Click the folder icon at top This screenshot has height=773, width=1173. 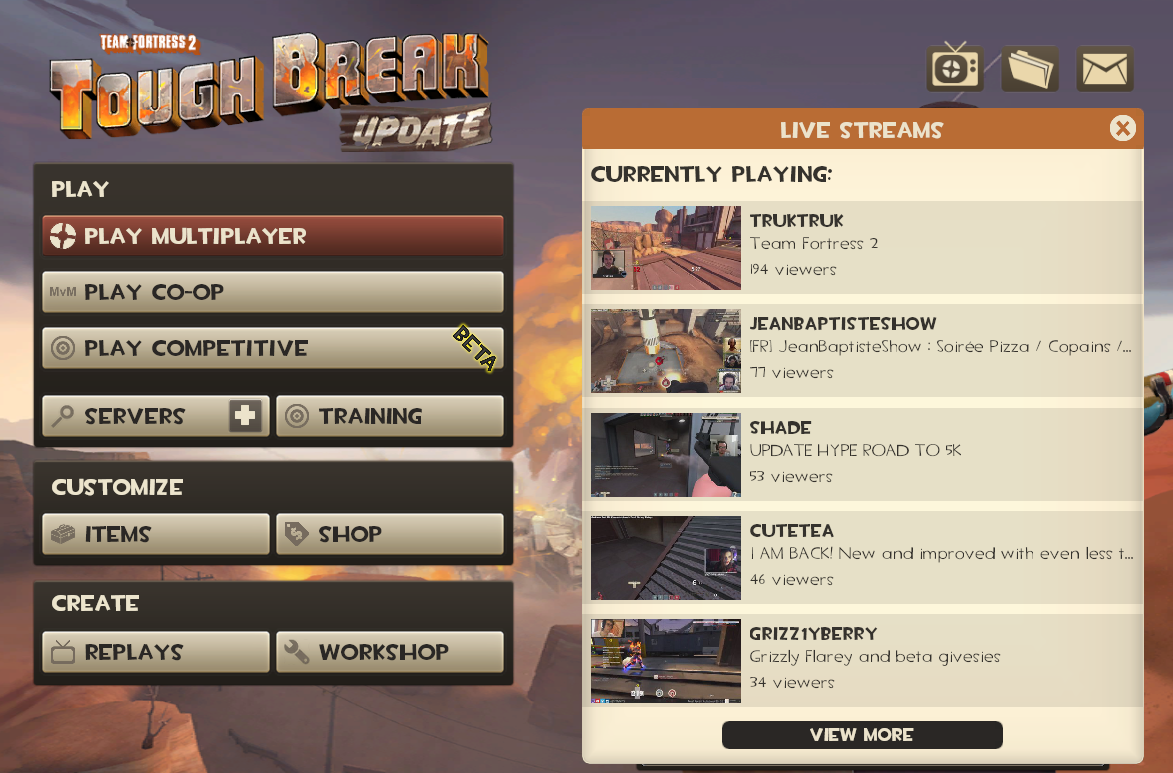click(1030, 69)
